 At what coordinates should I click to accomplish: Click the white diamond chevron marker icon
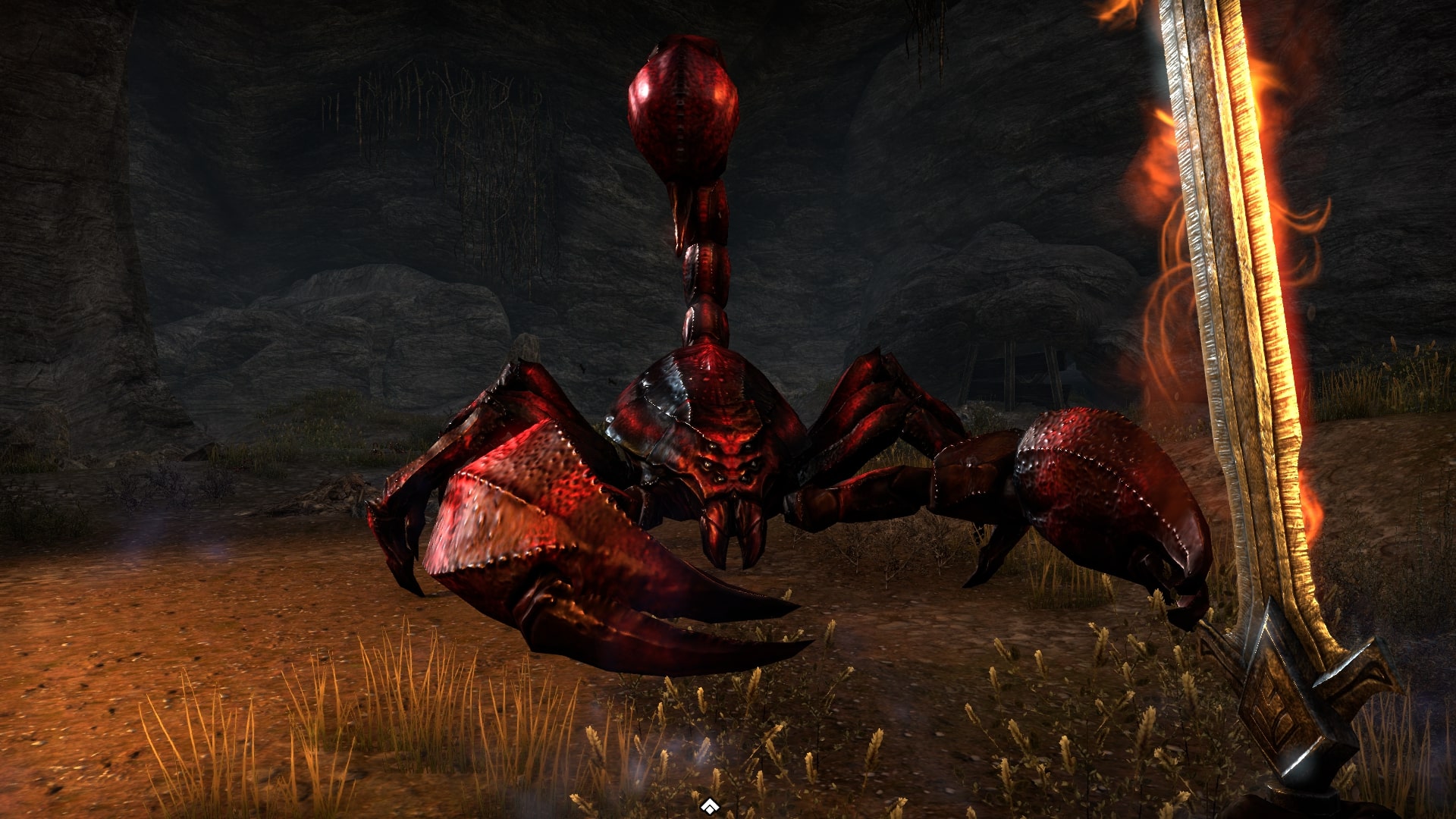click(x=709, y=806)
